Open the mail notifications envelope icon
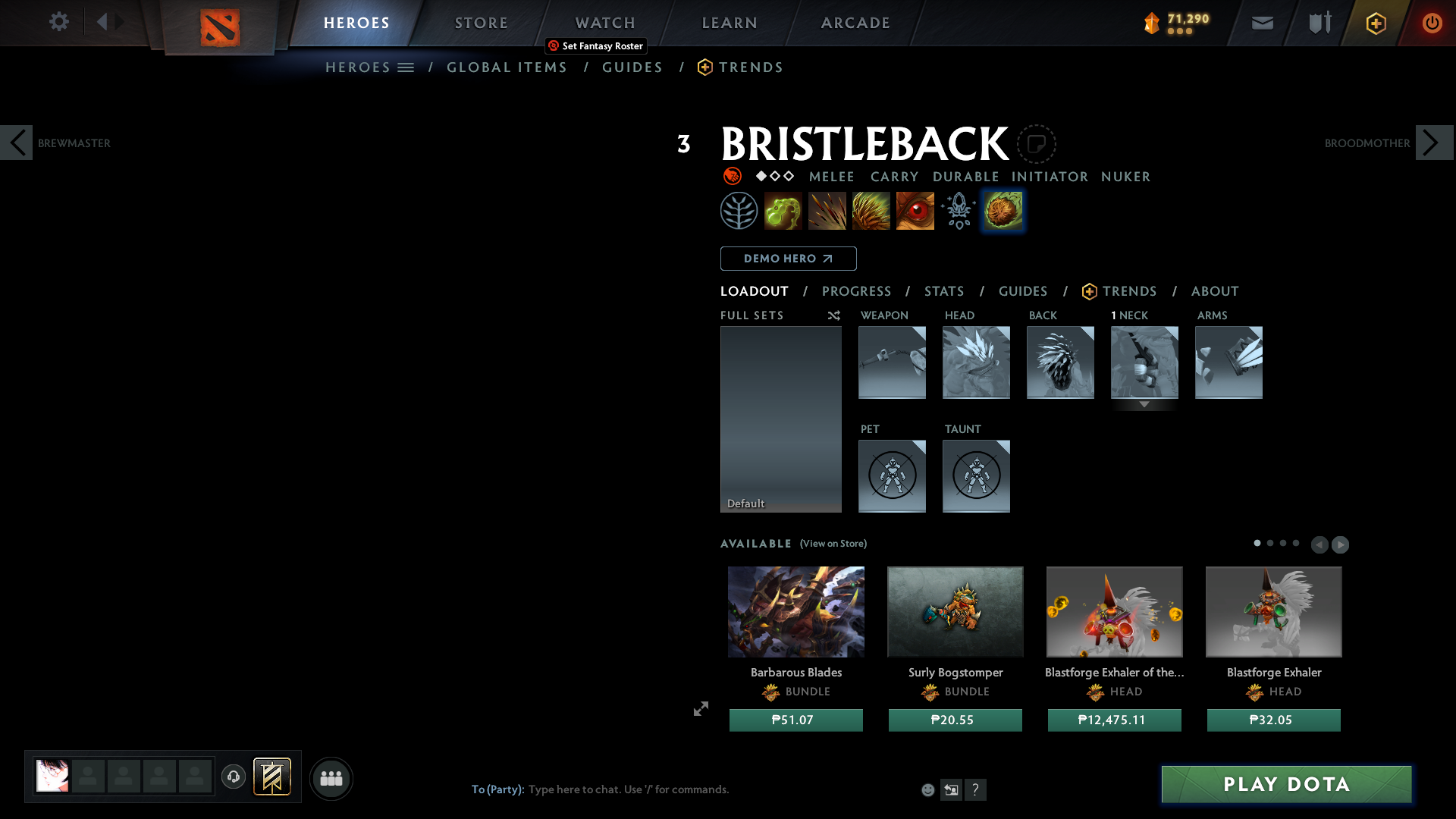This screenshot has width=1456, height=819. pyautogui.click(x=1262, y=22)
